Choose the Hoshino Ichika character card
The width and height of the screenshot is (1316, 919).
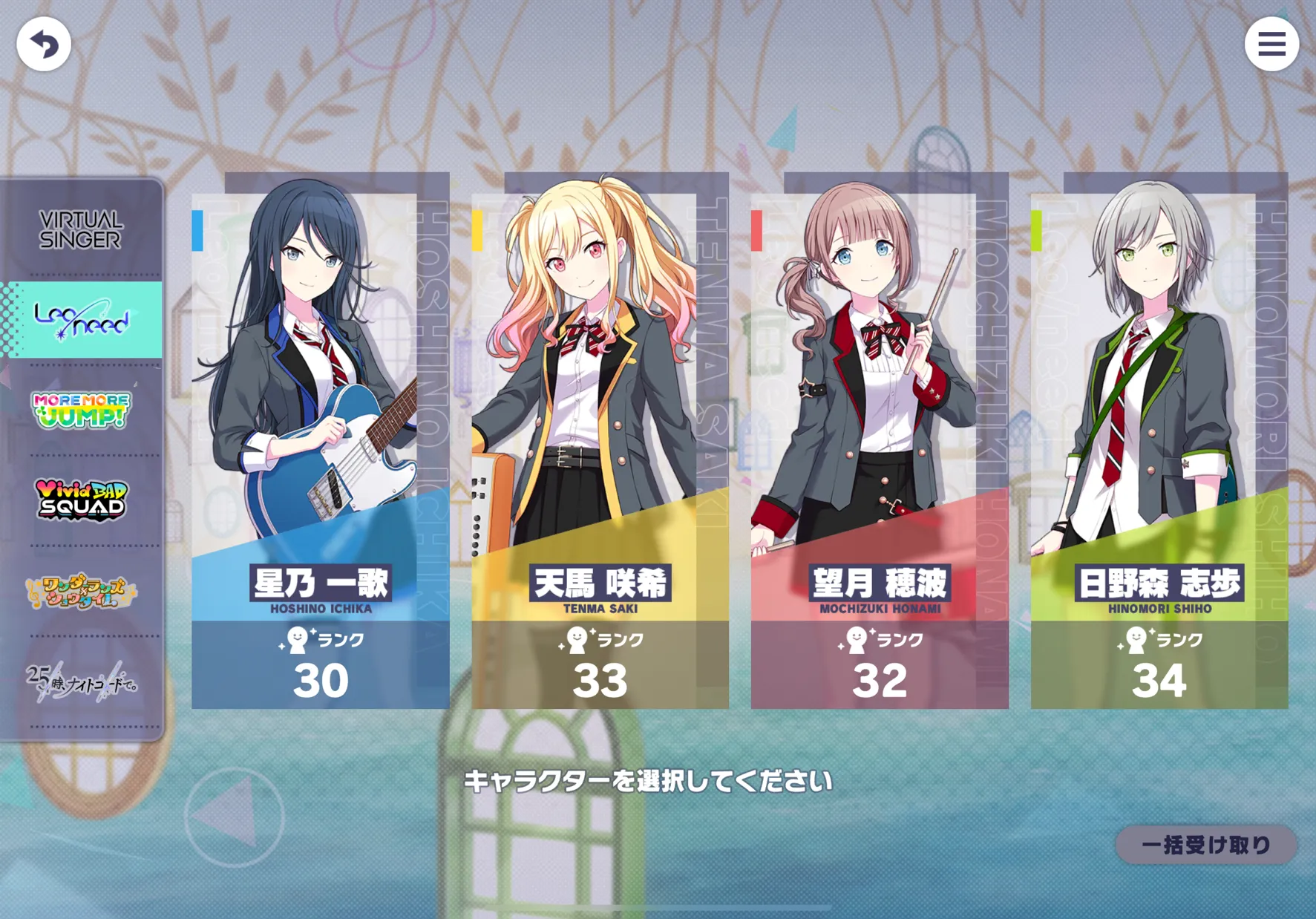320,445
